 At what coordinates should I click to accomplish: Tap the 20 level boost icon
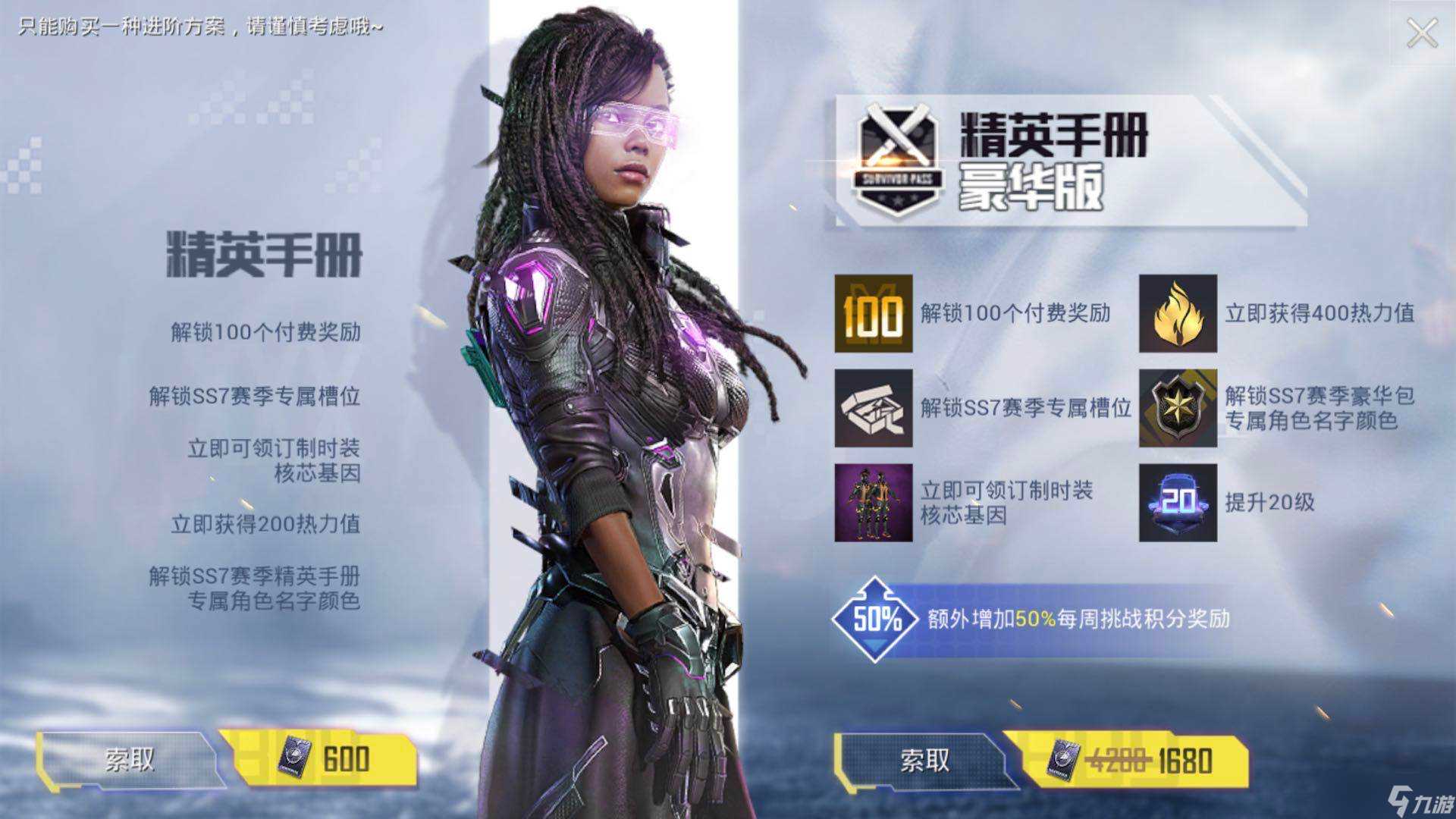click(1178, 503)
